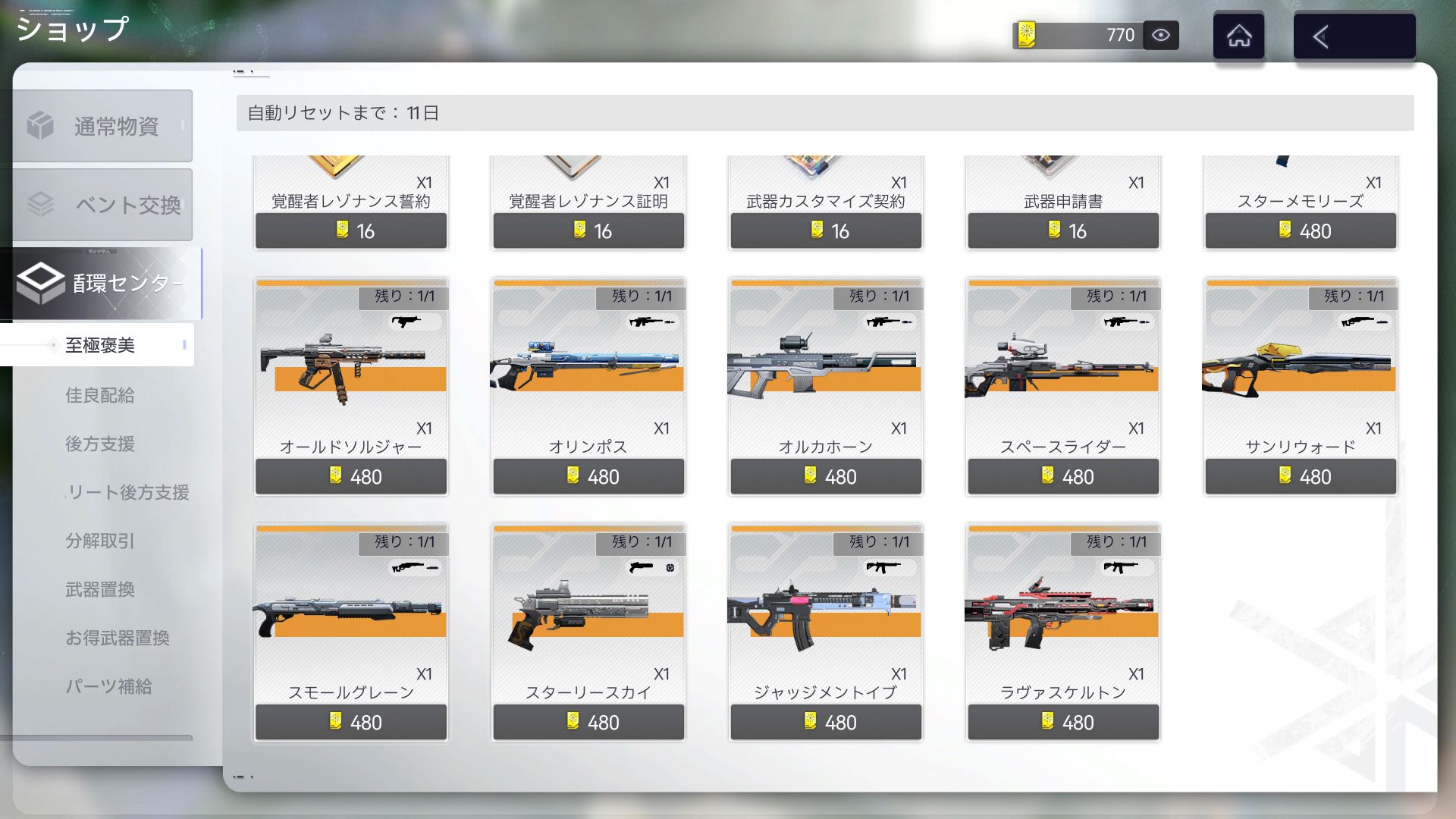Return to the home screen
The image size is (1456, 819).
pos(1238,36)
